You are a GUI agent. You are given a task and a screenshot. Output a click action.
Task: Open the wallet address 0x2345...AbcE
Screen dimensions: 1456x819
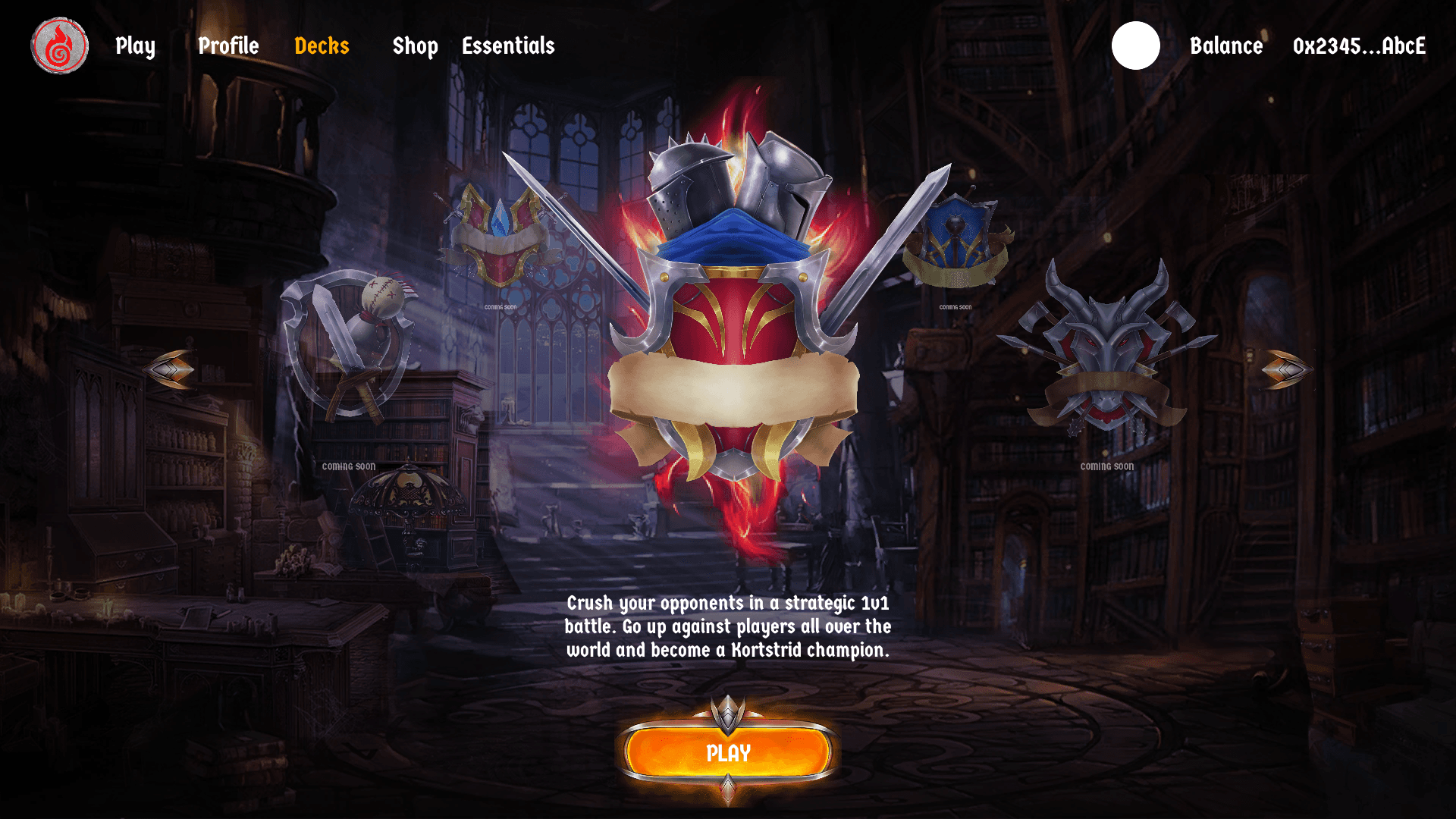(1359, 46)
